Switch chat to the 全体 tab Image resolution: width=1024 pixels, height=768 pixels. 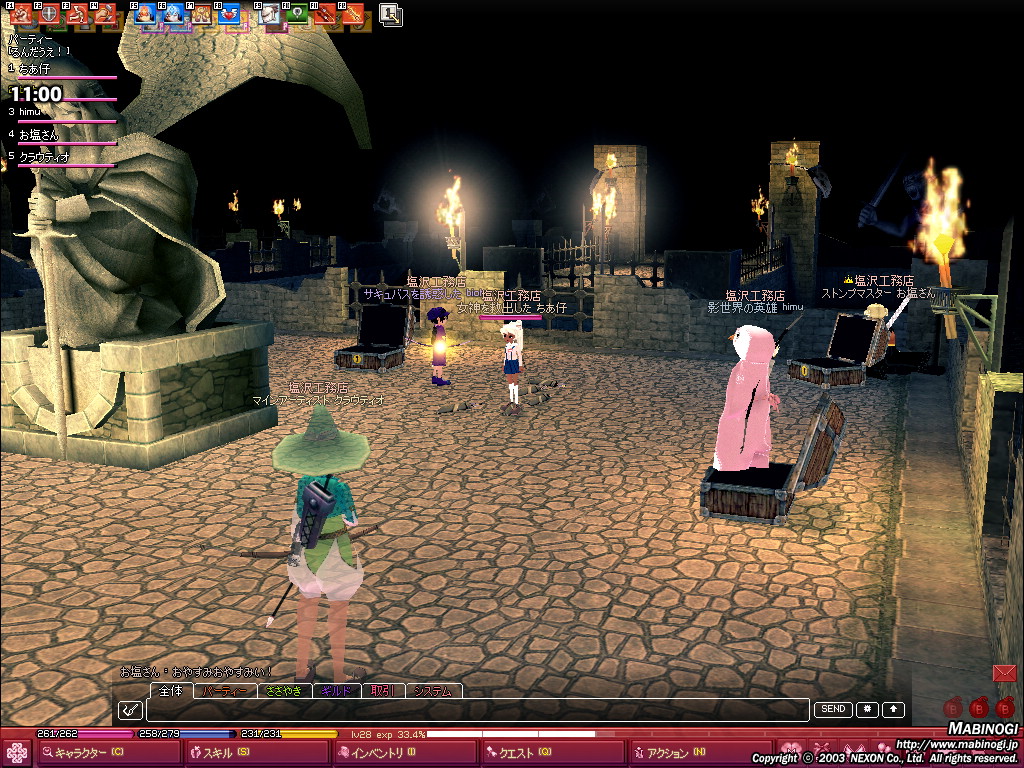coord(171,691)
